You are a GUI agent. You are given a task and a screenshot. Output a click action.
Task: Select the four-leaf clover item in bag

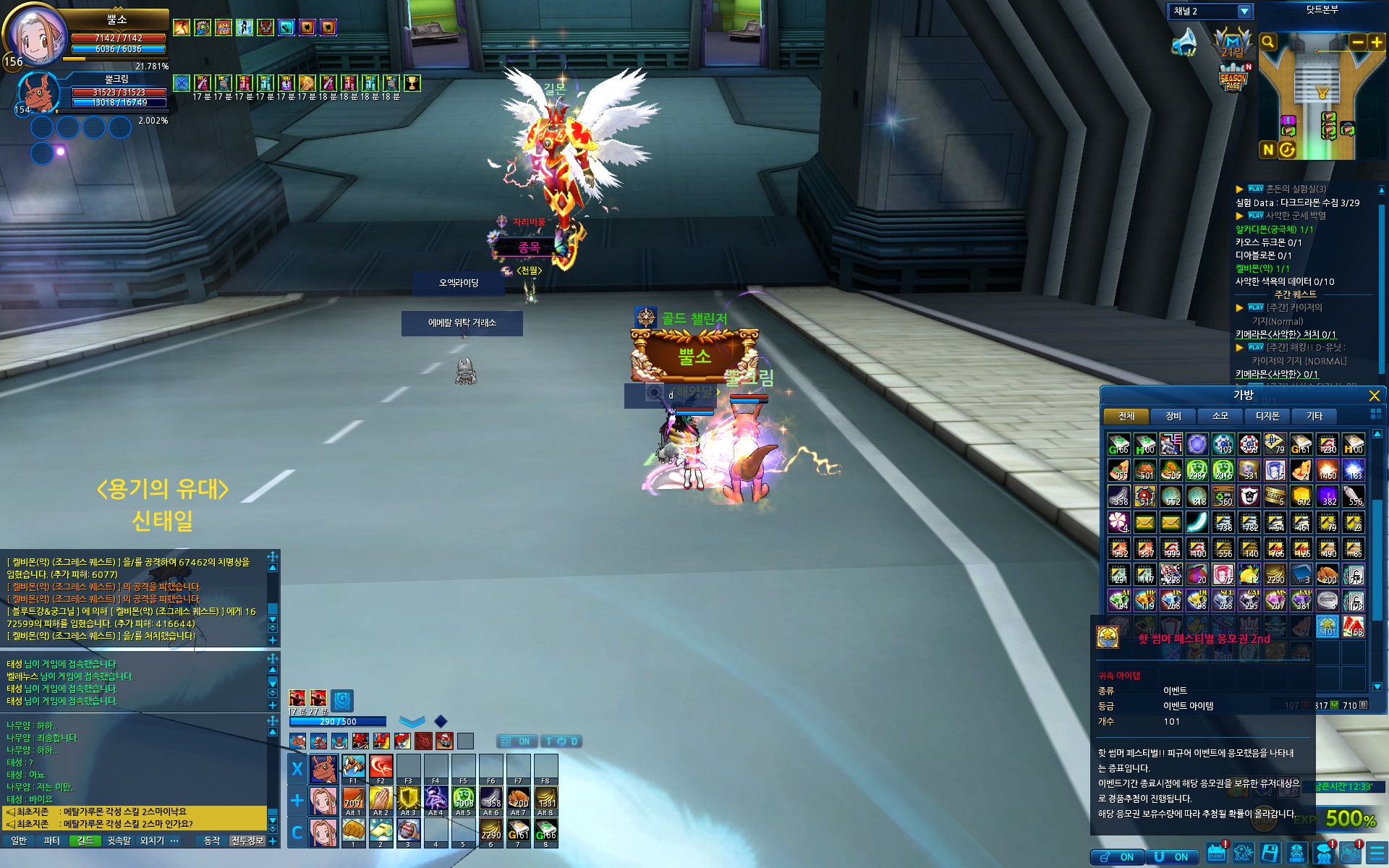coord(1118,522)
